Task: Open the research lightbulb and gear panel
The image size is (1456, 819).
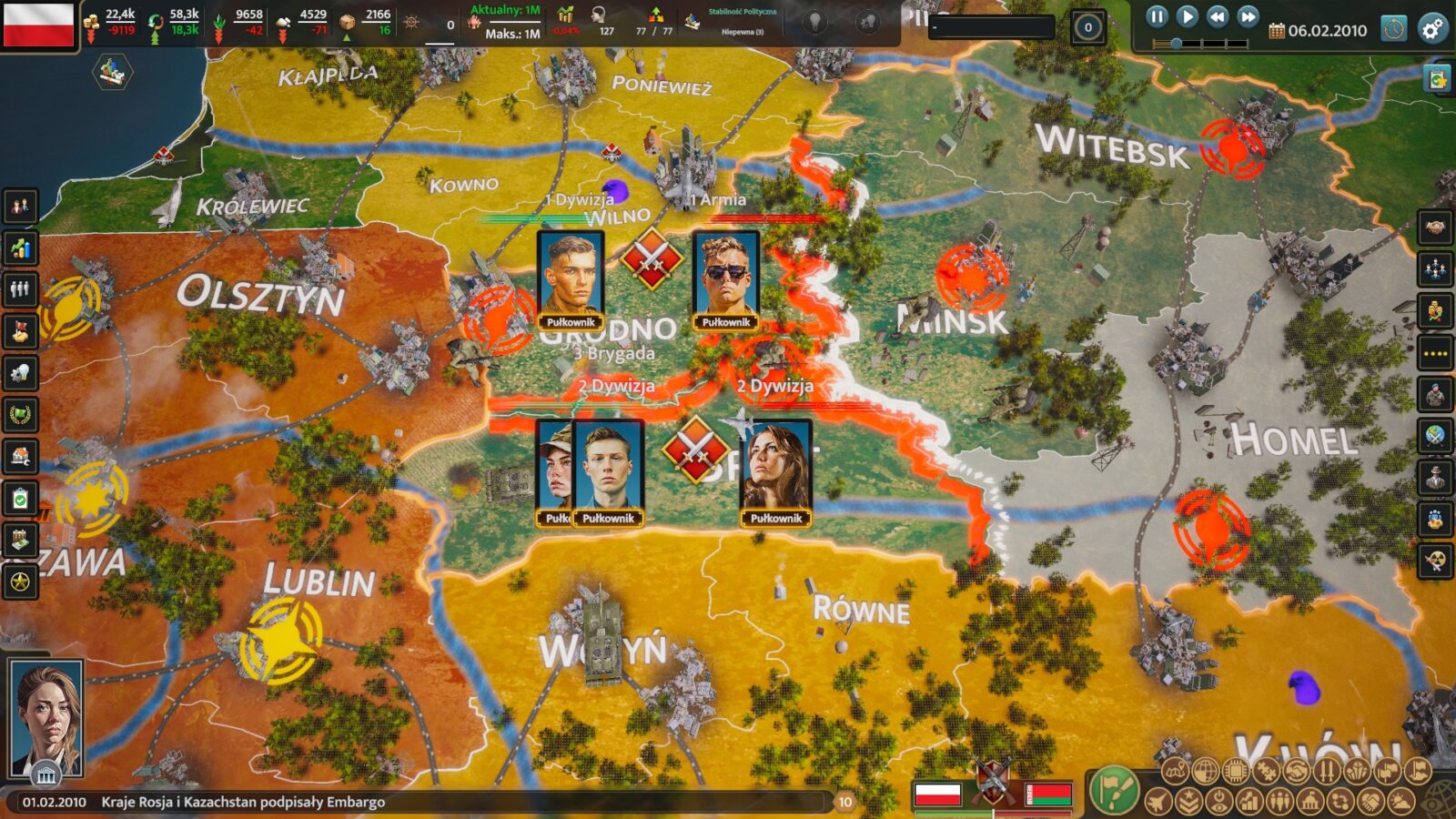Action: click(20, 373)
